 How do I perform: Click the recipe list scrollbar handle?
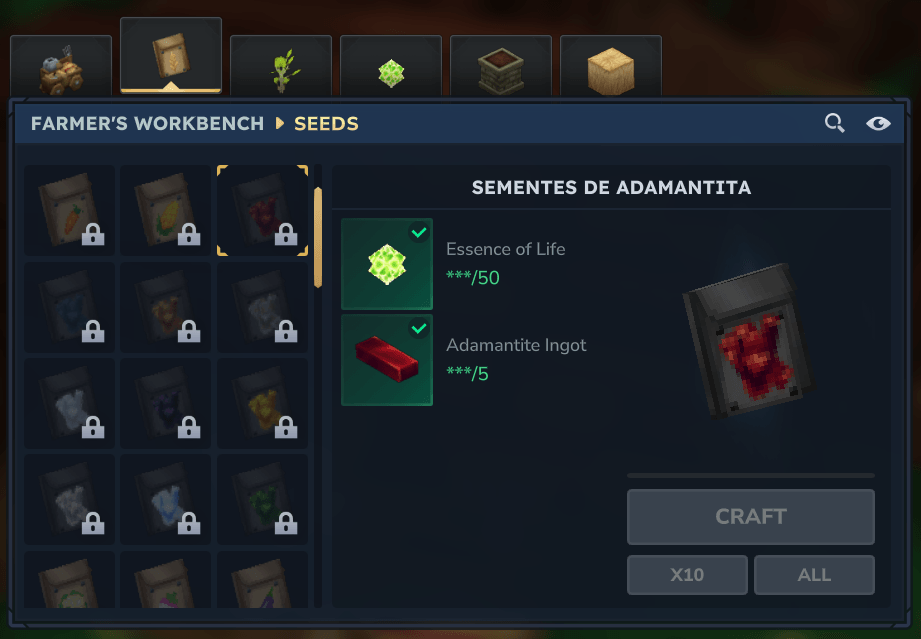pos(318,237)
